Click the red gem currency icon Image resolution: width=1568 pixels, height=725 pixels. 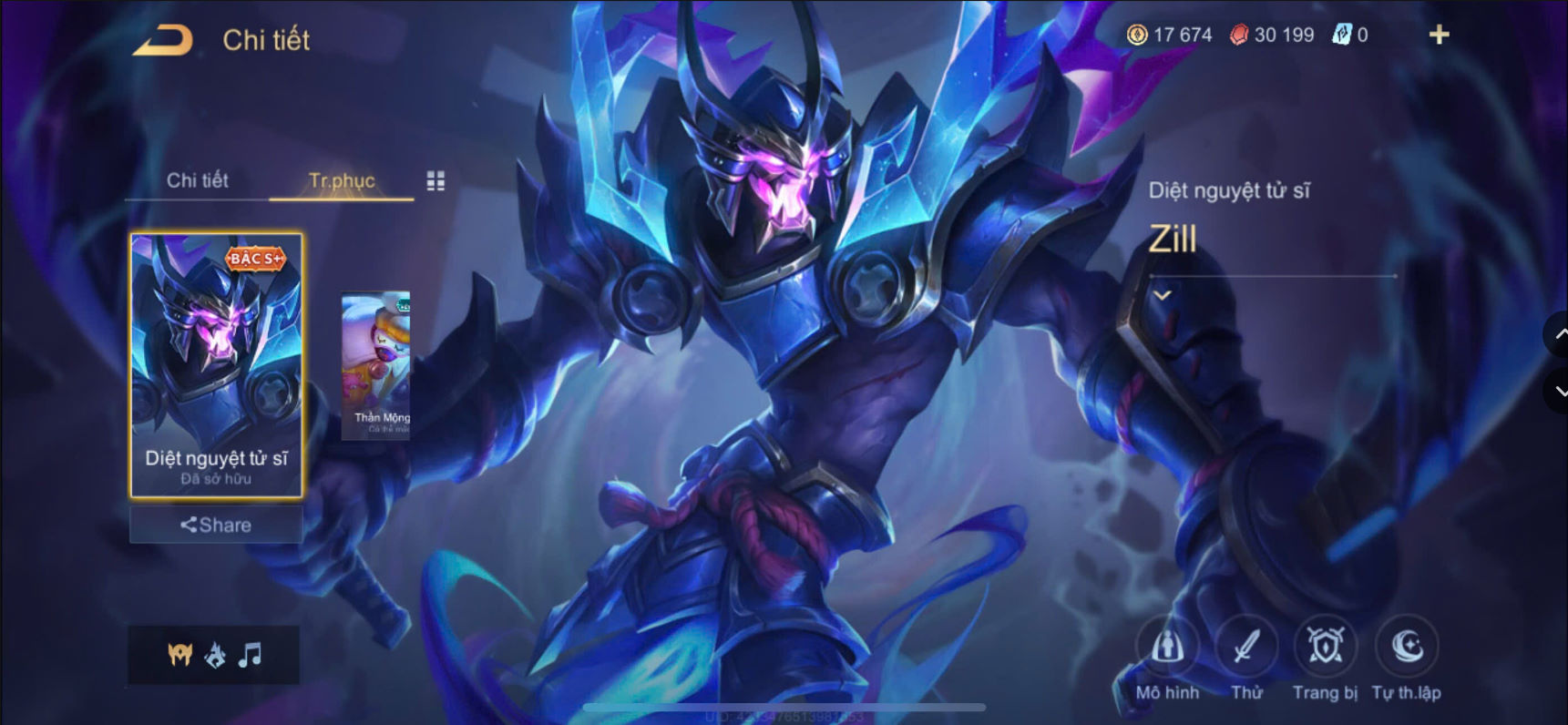click(x=1239, y=35)
